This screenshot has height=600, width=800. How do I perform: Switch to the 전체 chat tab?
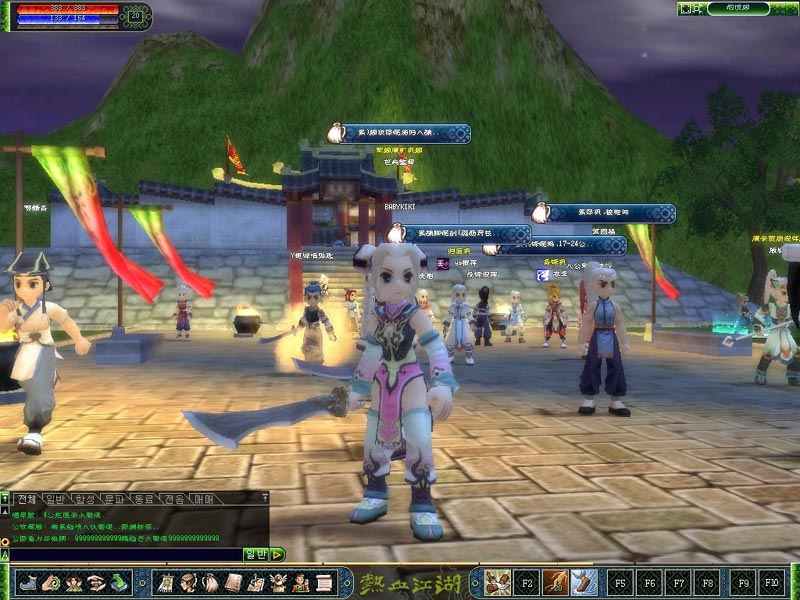pyautogui.click(x=27, y=498)
